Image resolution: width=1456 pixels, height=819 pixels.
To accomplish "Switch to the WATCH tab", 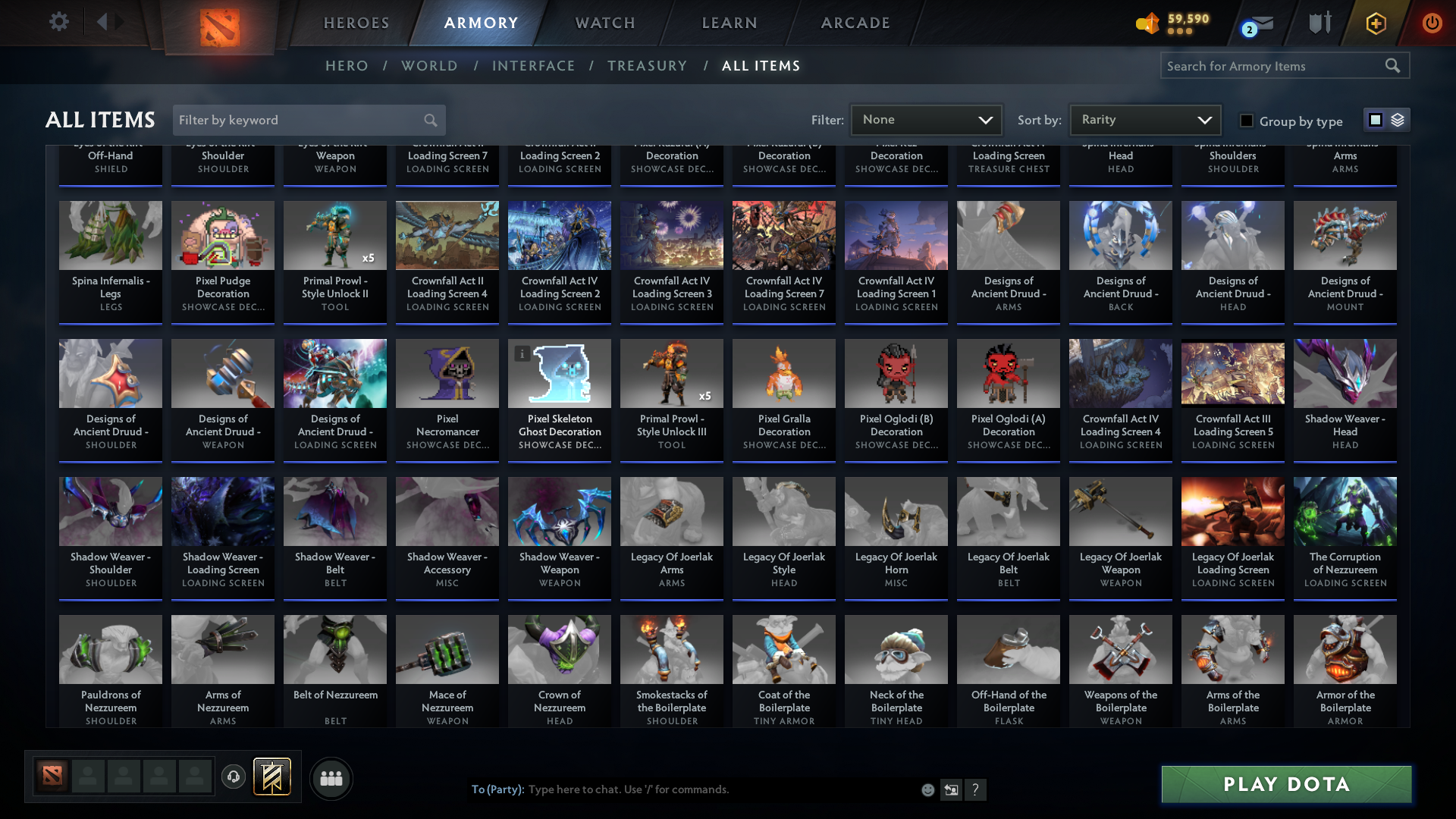I will click(604, 23).
